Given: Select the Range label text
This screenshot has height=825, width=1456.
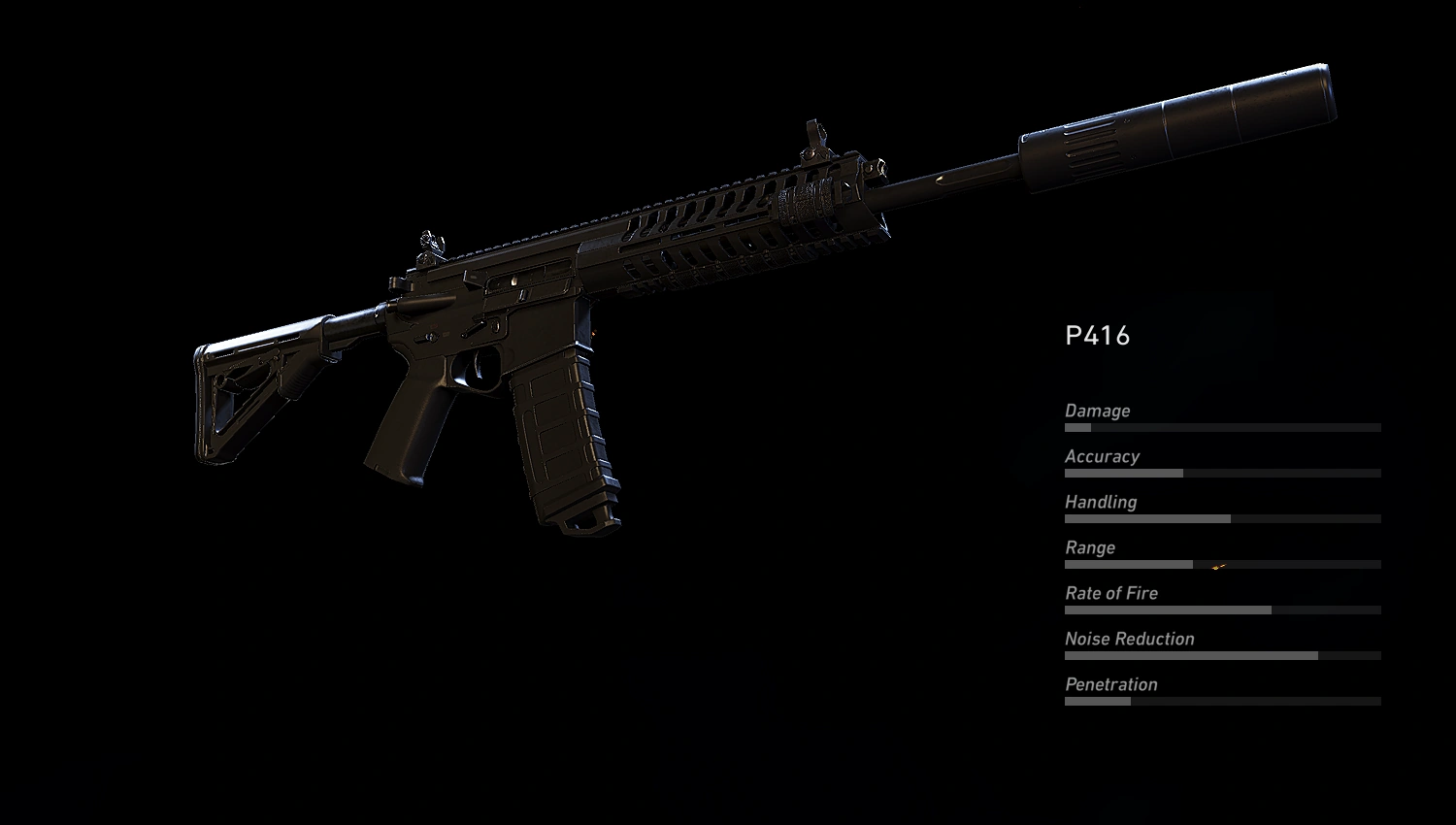Looking at the screenshot, I should click(1089, 547).
